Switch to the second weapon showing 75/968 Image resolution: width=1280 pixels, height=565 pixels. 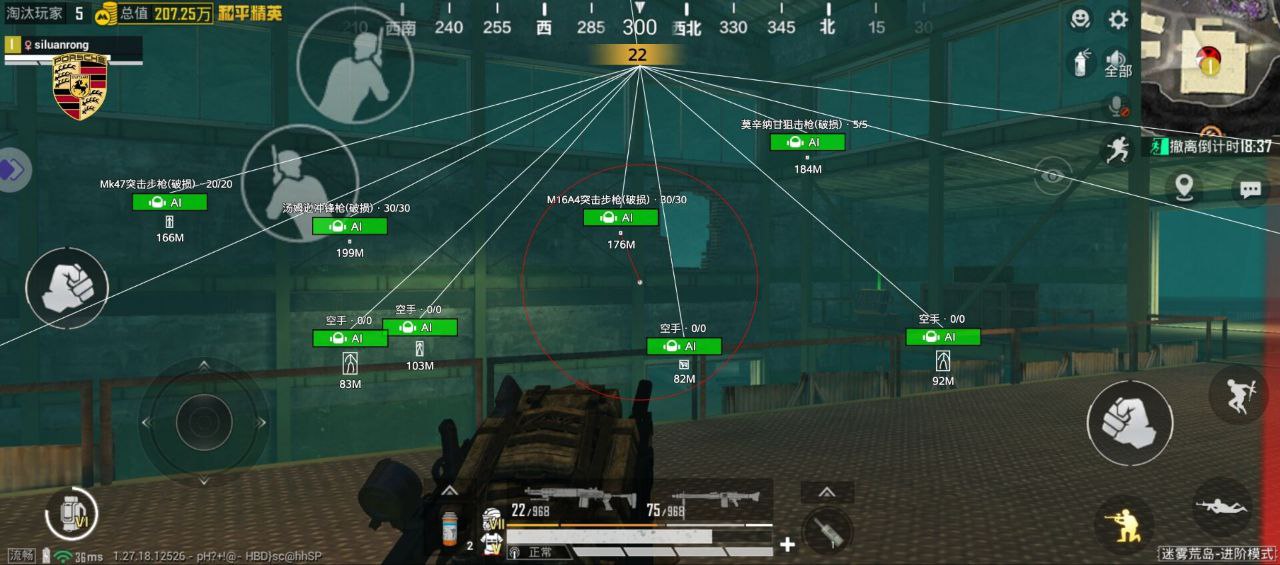[705, 499]
